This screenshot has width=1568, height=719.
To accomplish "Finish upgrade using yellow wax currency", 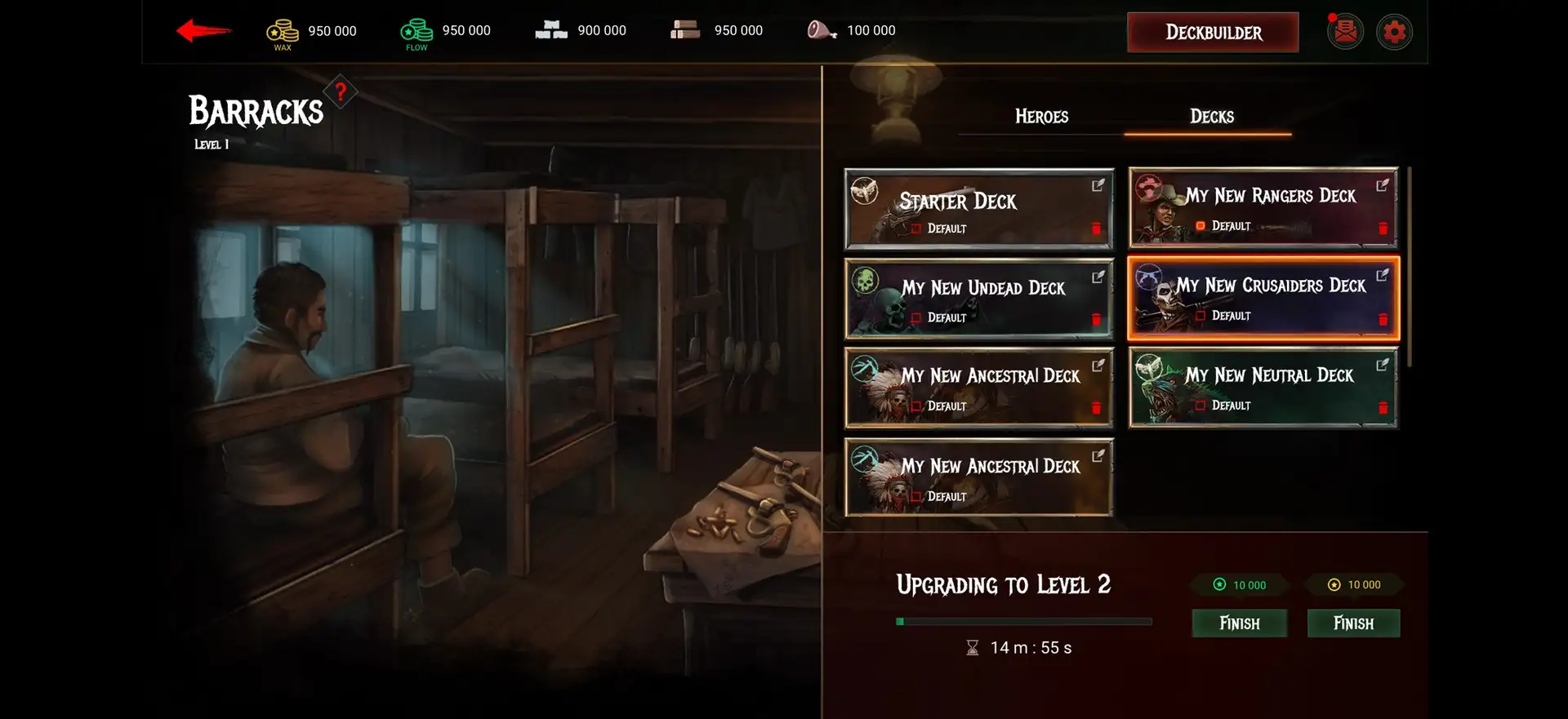I will tap(1353, 624).
